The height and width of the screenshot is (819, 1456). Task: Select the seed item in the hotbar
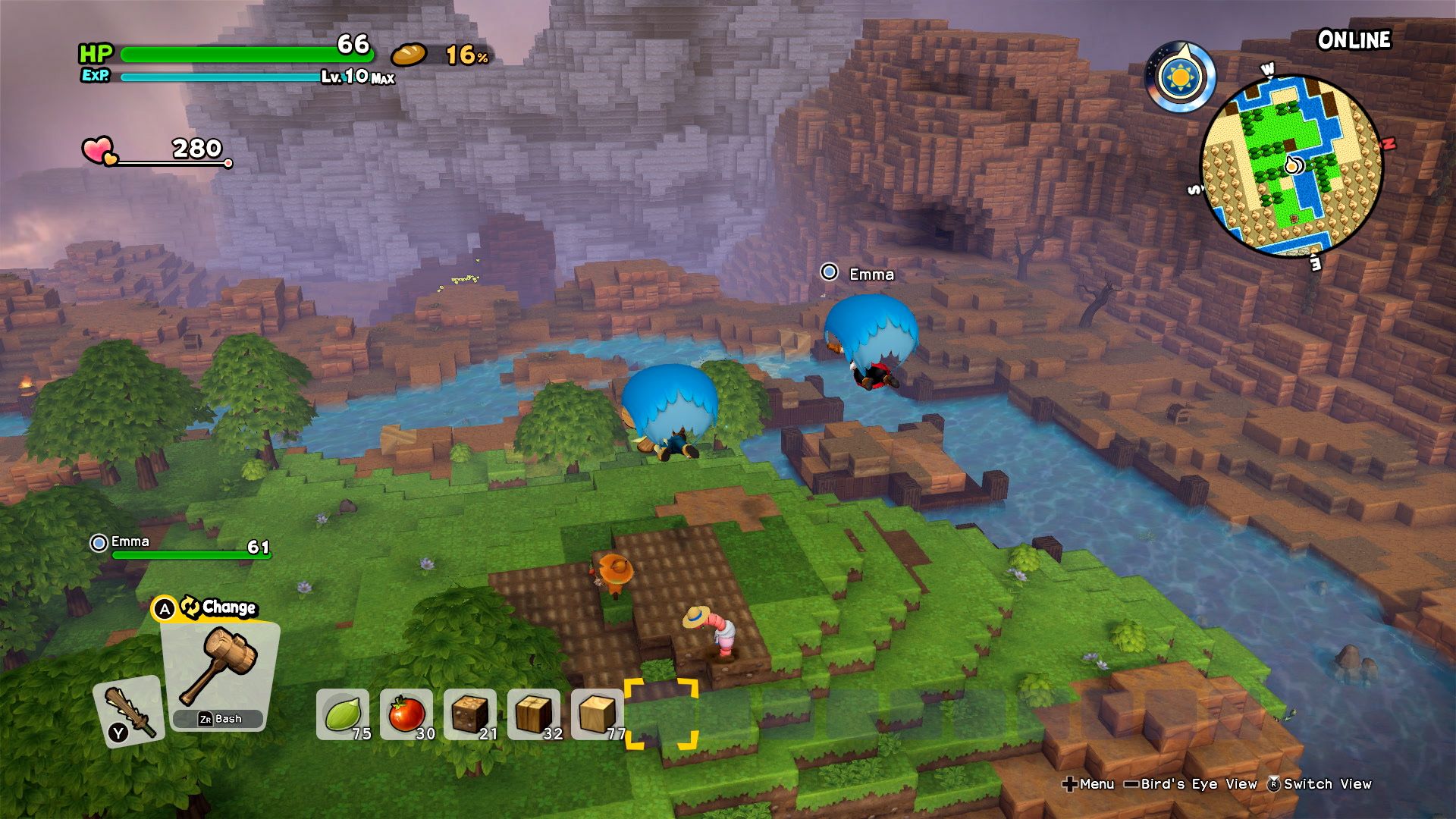pyautogui.click(x=342, y=713)
